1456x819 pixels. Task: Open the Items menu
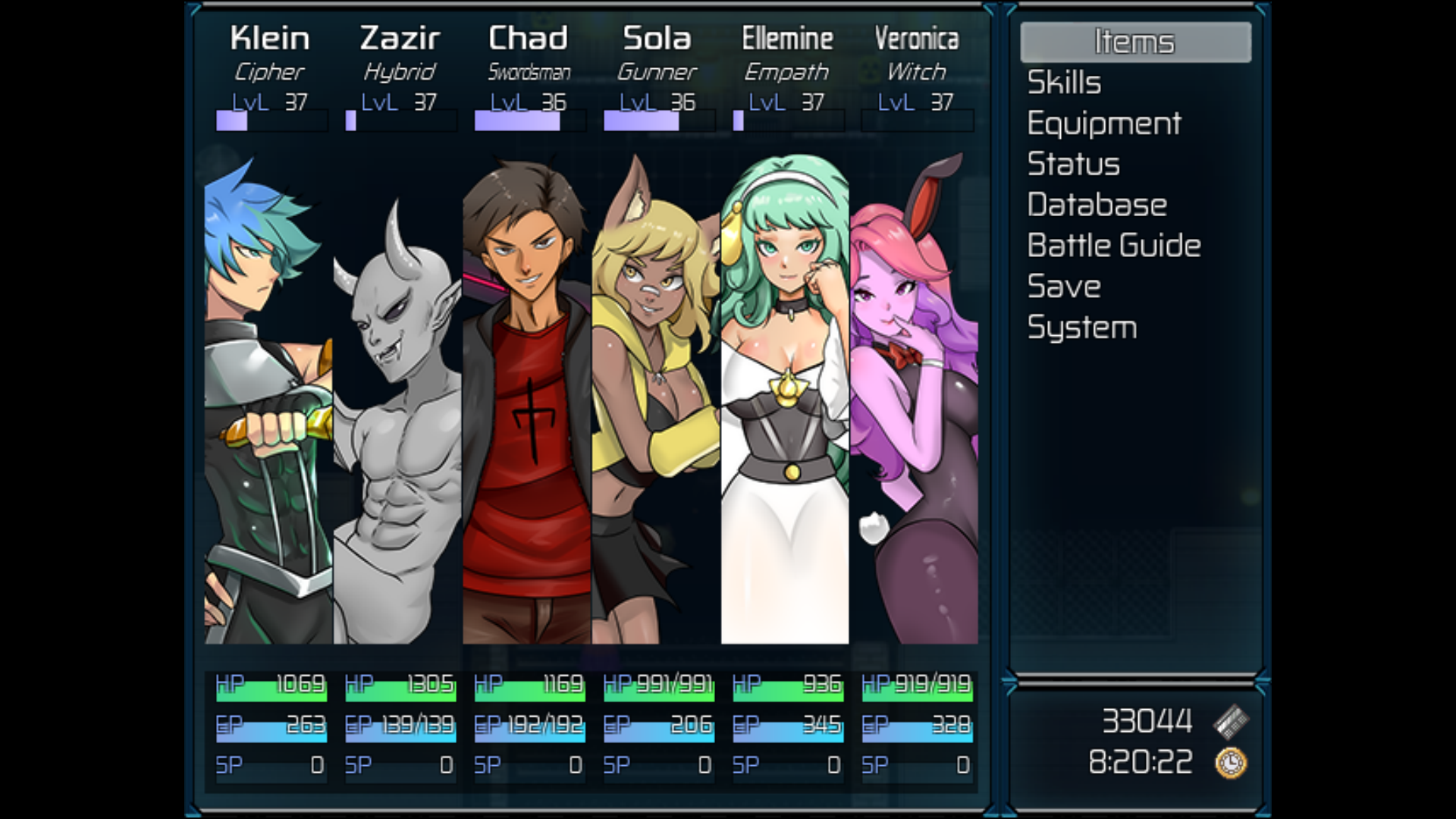(x=1134, y=42)
